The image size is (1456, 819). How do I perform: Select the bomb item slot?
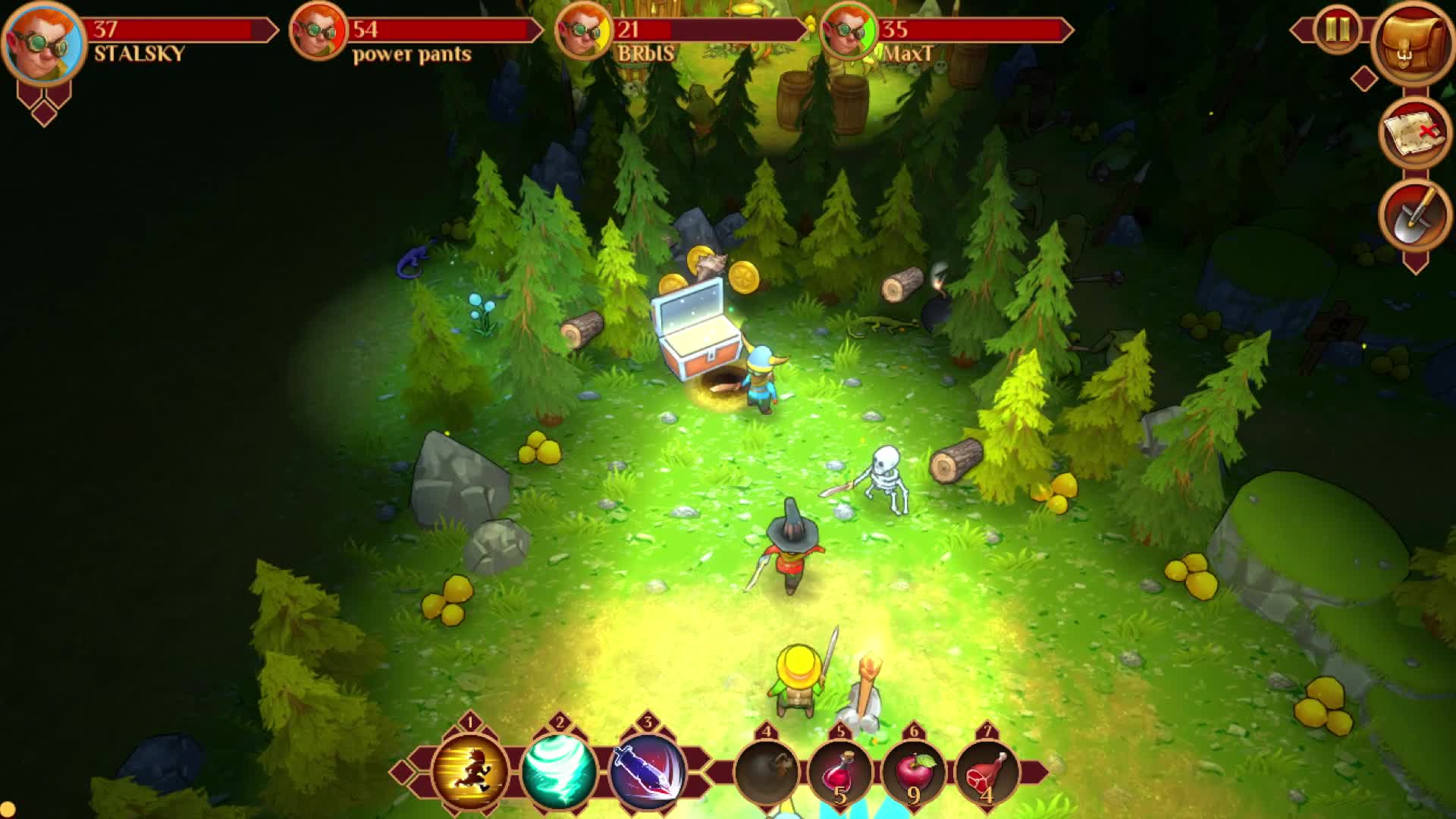[767, 773]
